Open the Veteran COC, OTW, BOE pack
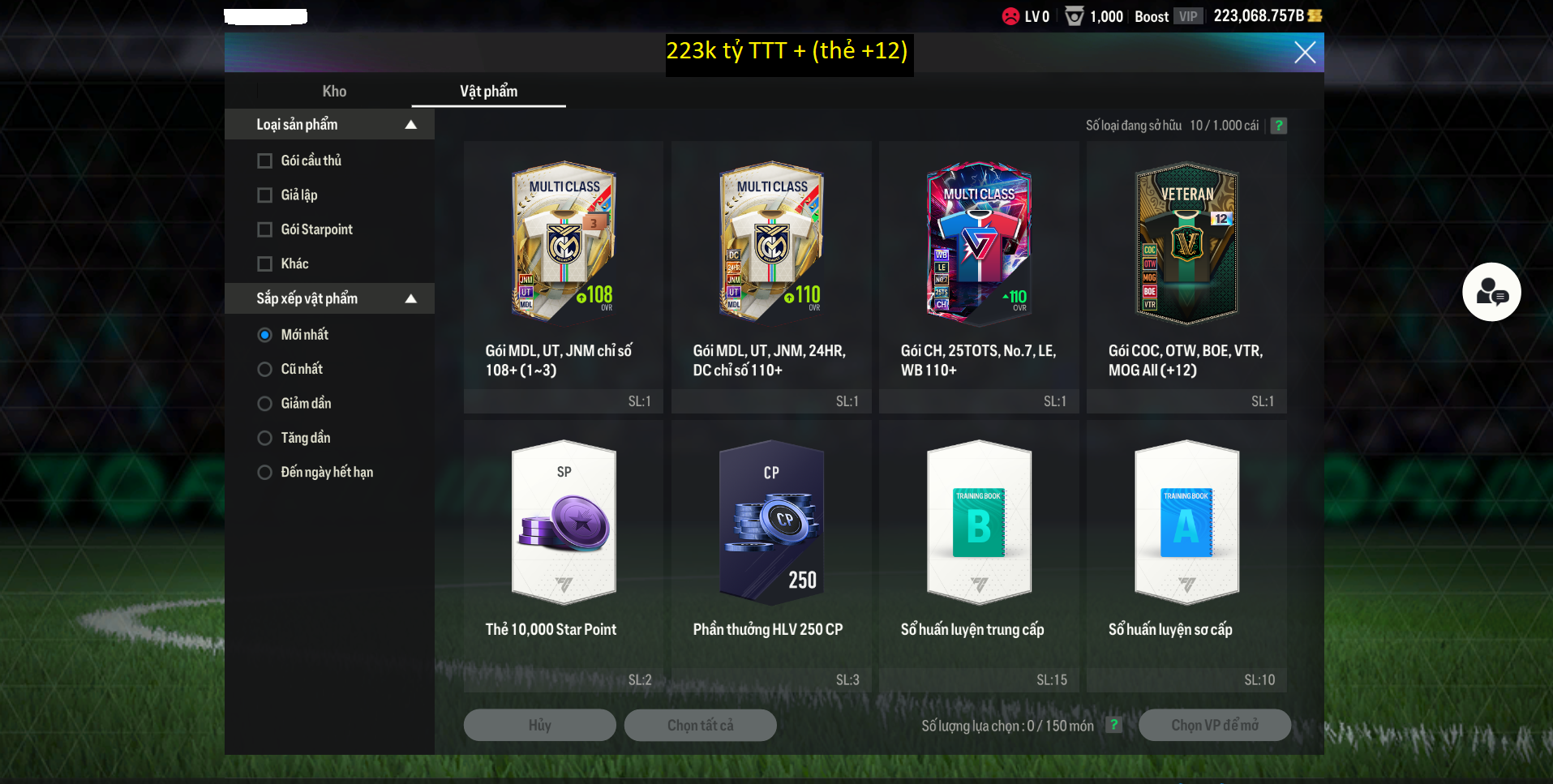The width and height of the screenshot is (1553, 784). (1186, 276)
